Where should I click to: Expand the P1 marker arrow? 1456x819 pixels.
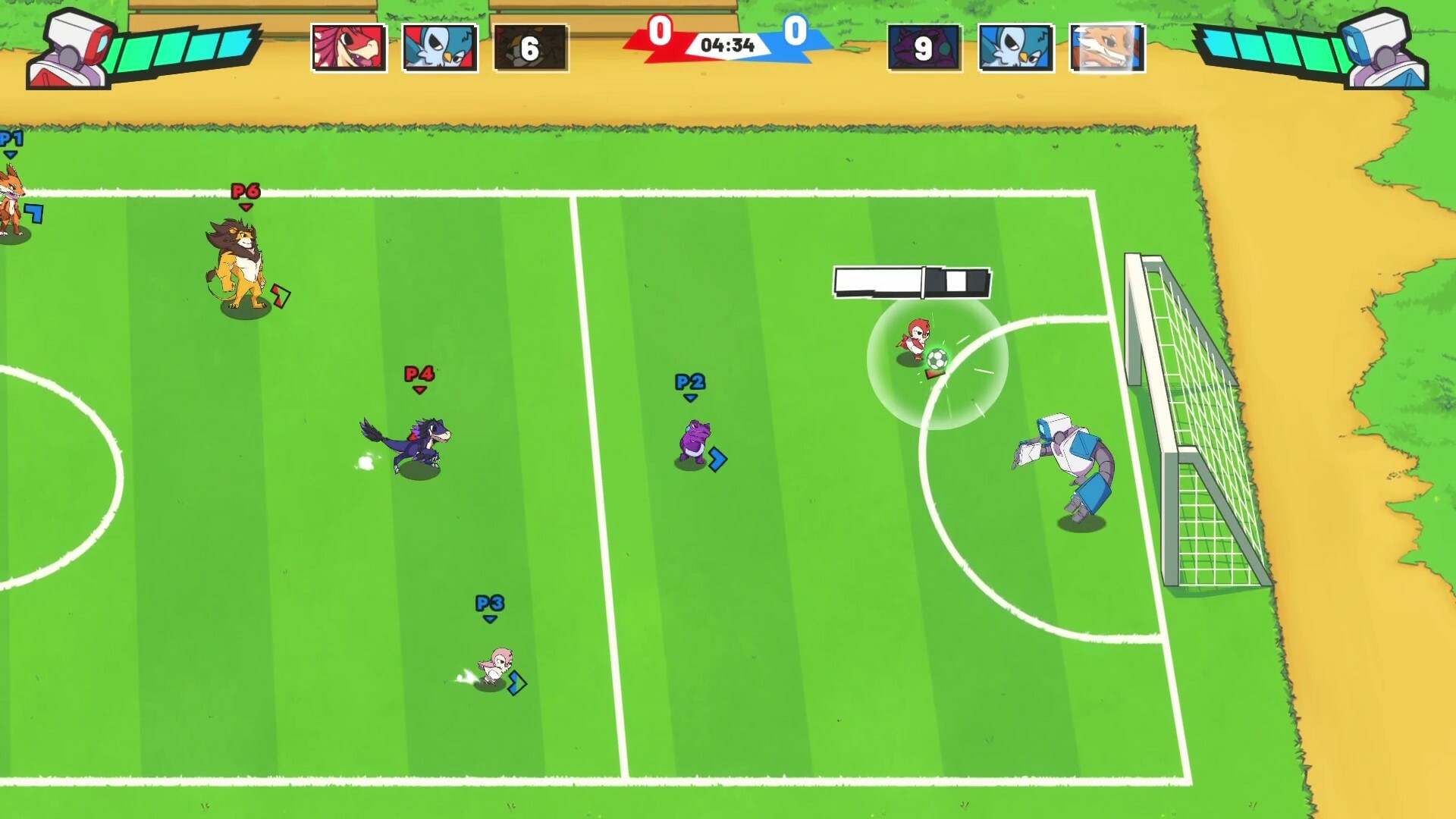[11, 140]
